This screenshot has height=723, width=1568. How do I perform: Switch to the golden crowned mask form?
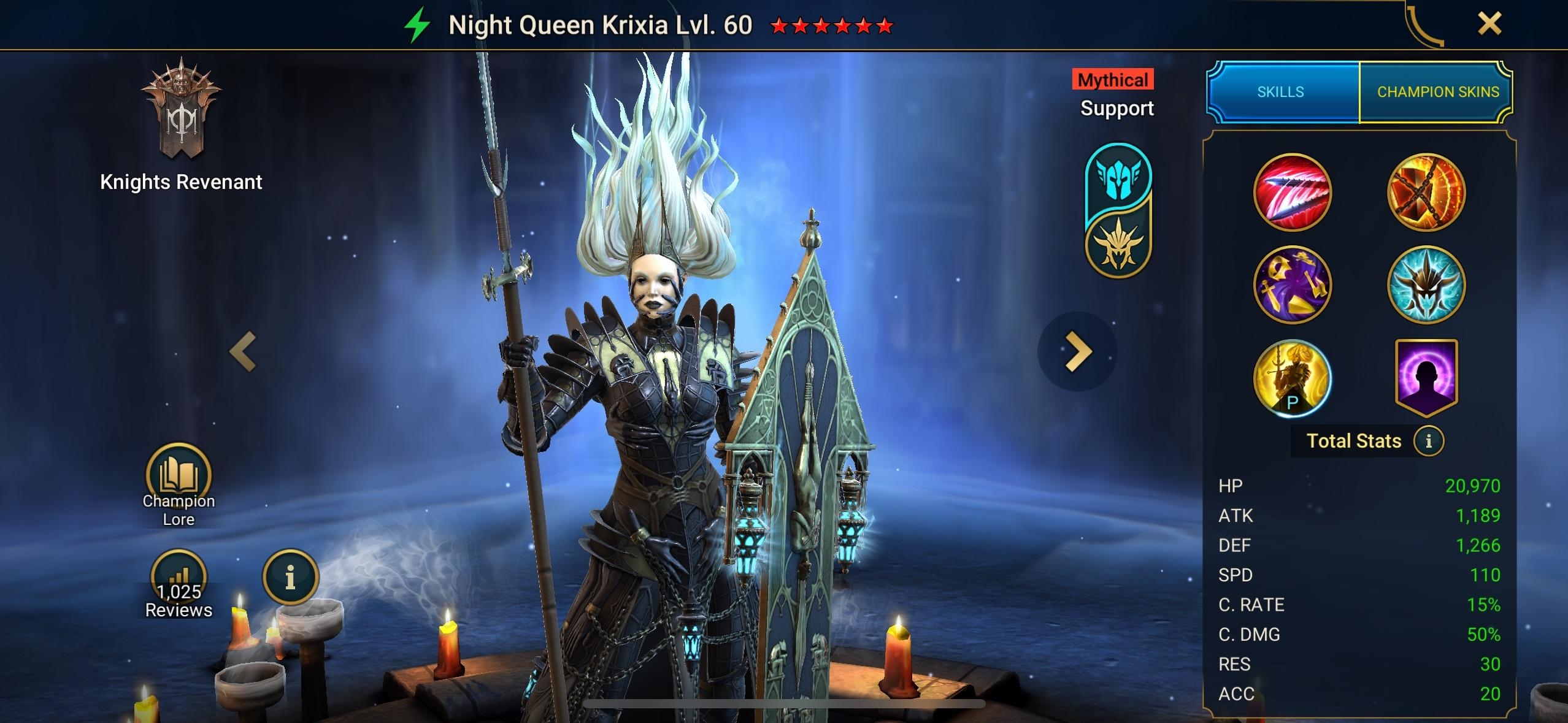coord(1118,245)
